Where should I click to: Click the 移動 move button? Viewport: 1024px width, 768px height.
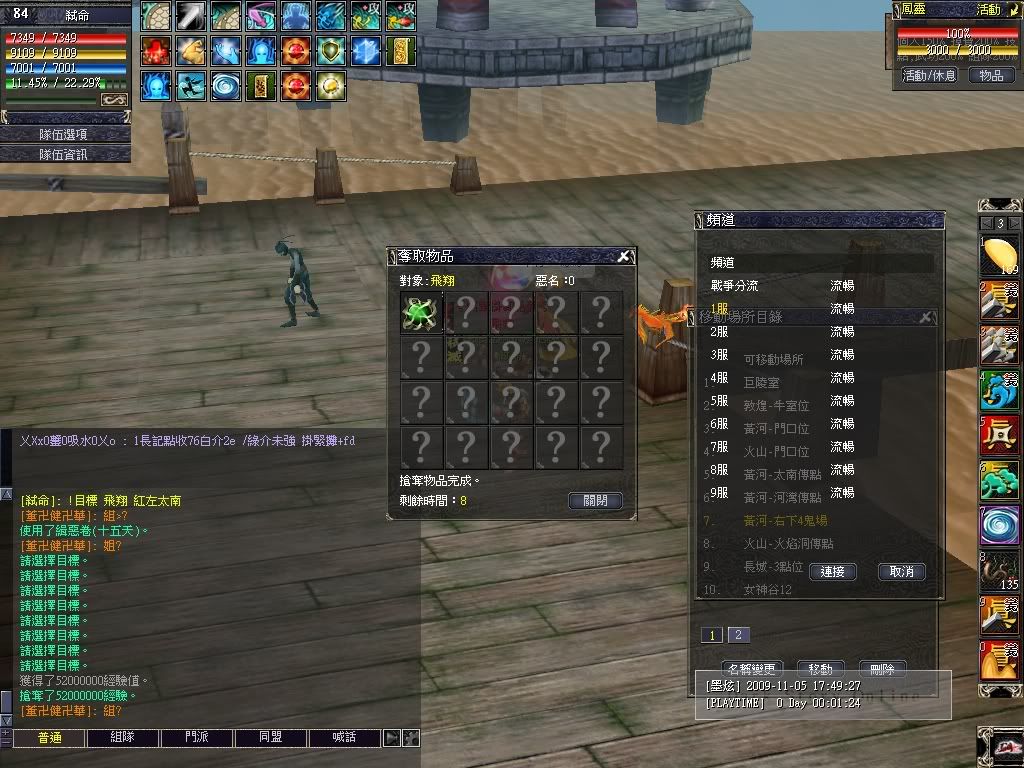coord(820,668)
